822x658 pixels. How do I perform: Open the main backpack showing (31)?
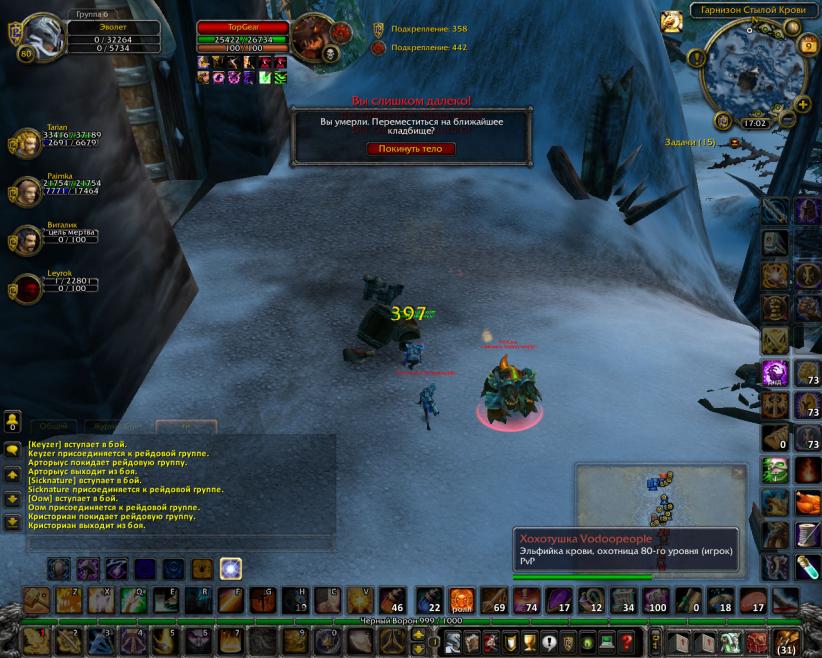pyautogui.click(x=787, y=641)
